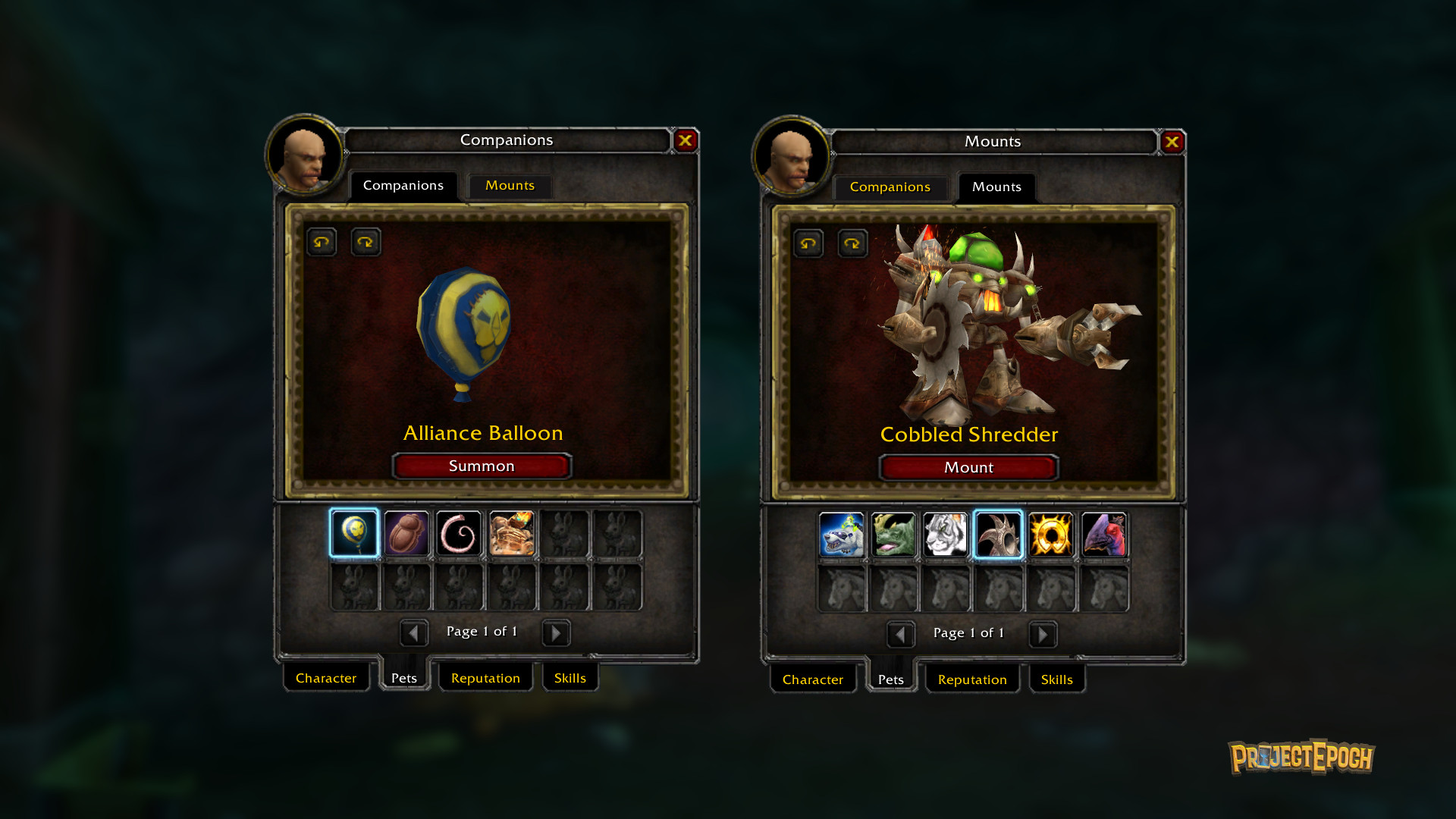
Task: Choose the green raptor mount icon
Action: (893, 535)
